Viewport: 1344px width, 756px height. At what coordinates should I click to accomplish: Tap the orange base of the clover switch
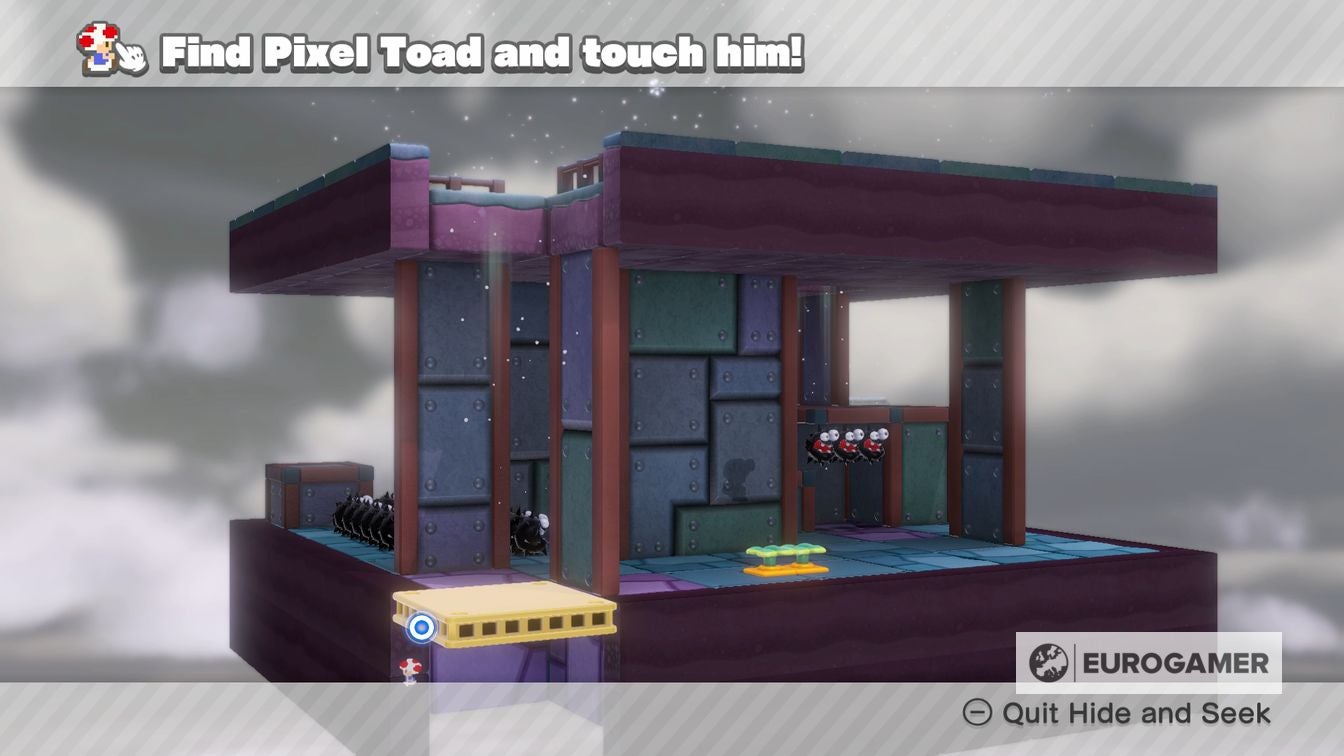click(788, 569)
